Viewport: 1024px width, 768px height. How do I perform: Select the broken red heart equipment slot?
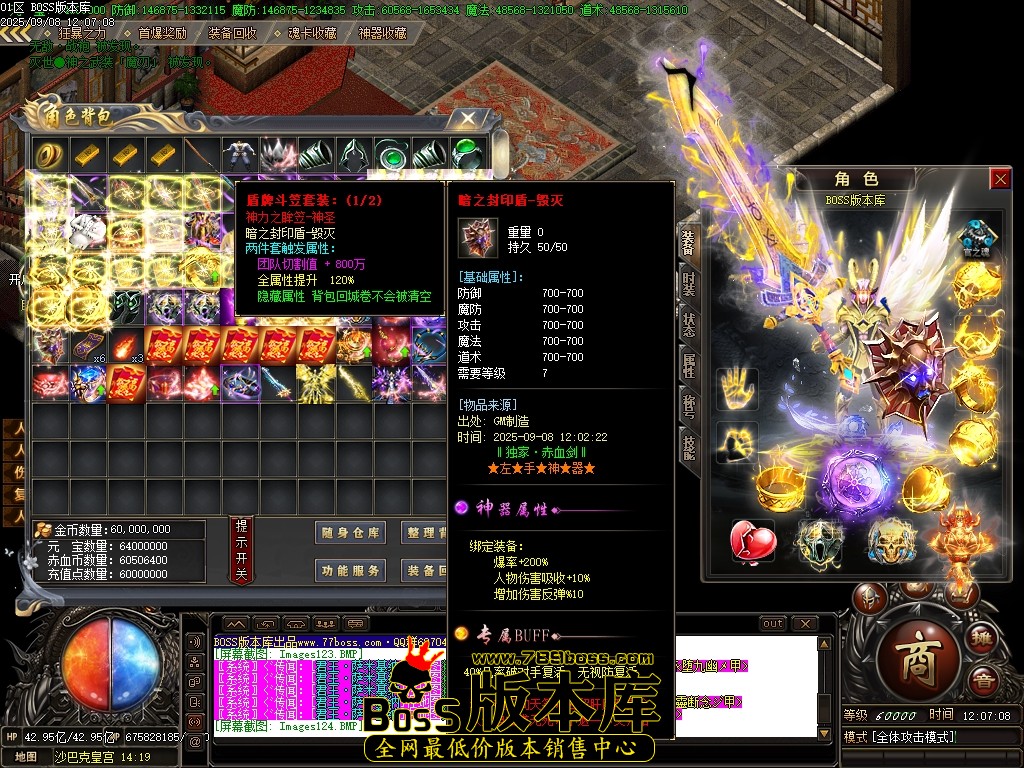(753, 542)
